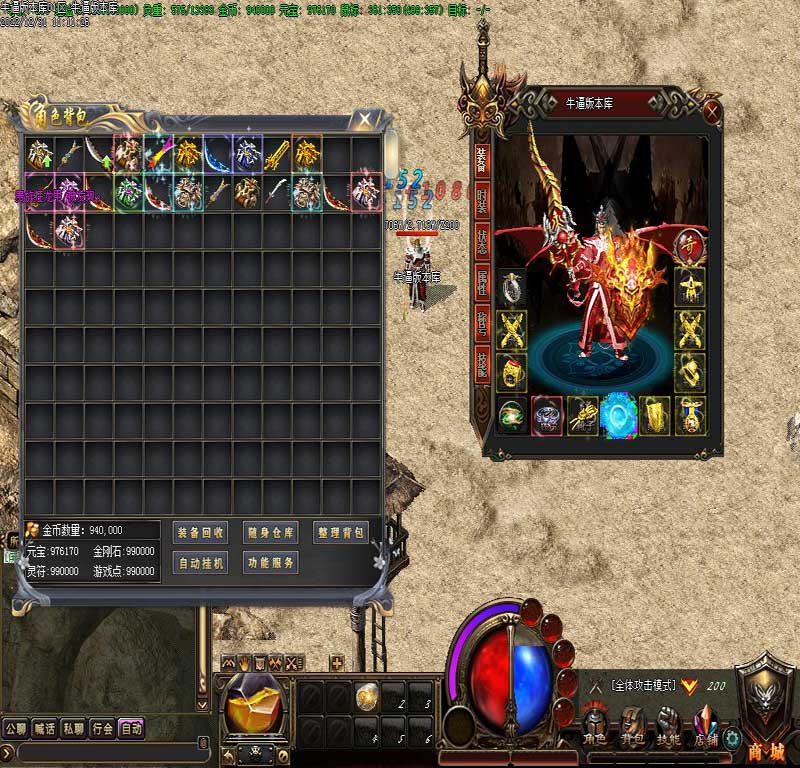Open the 随身仓库 portable warehouse

(270, 533)
